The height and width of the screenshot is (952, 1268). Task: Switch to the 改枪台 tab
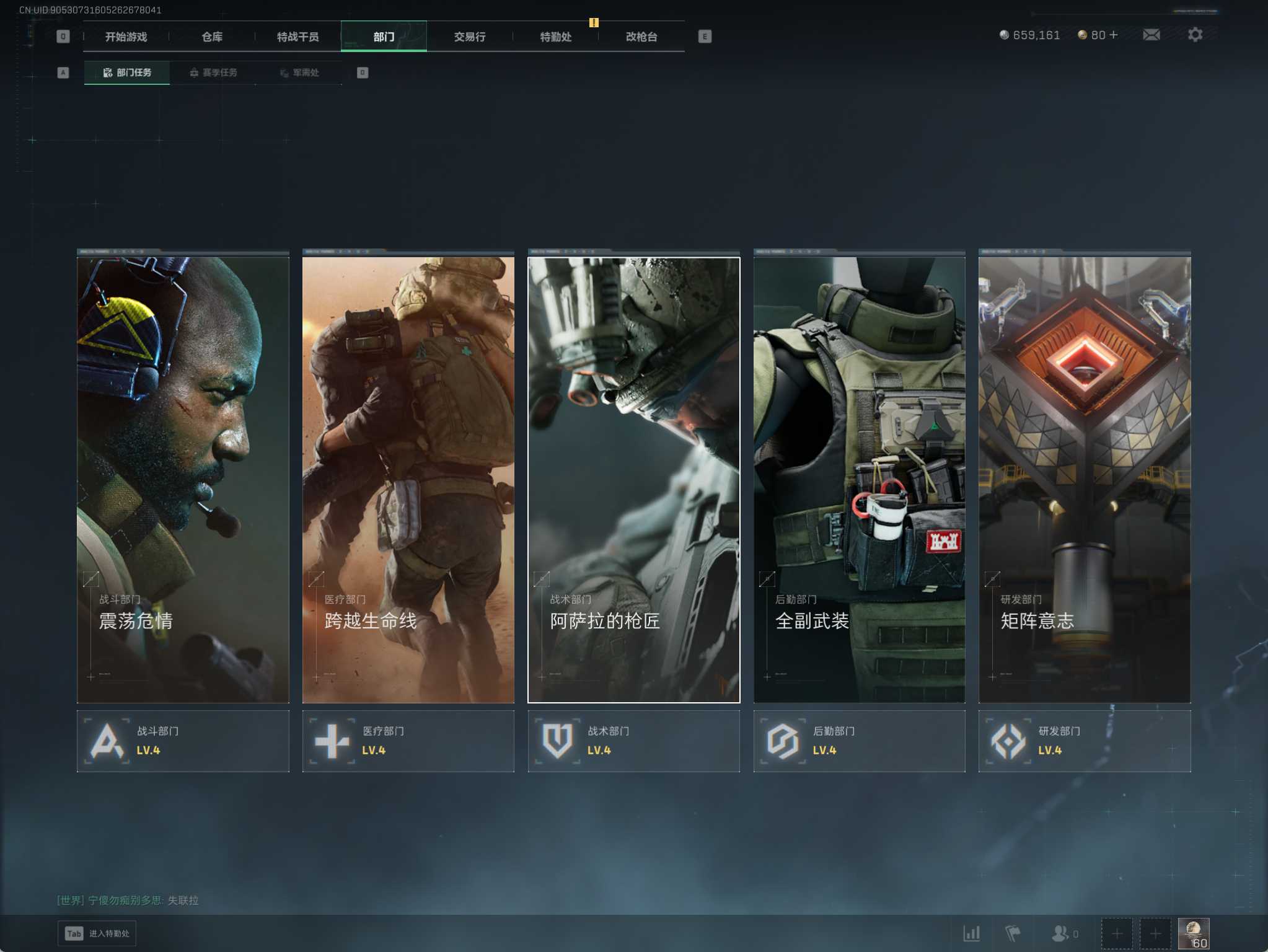tap(641, 37)
